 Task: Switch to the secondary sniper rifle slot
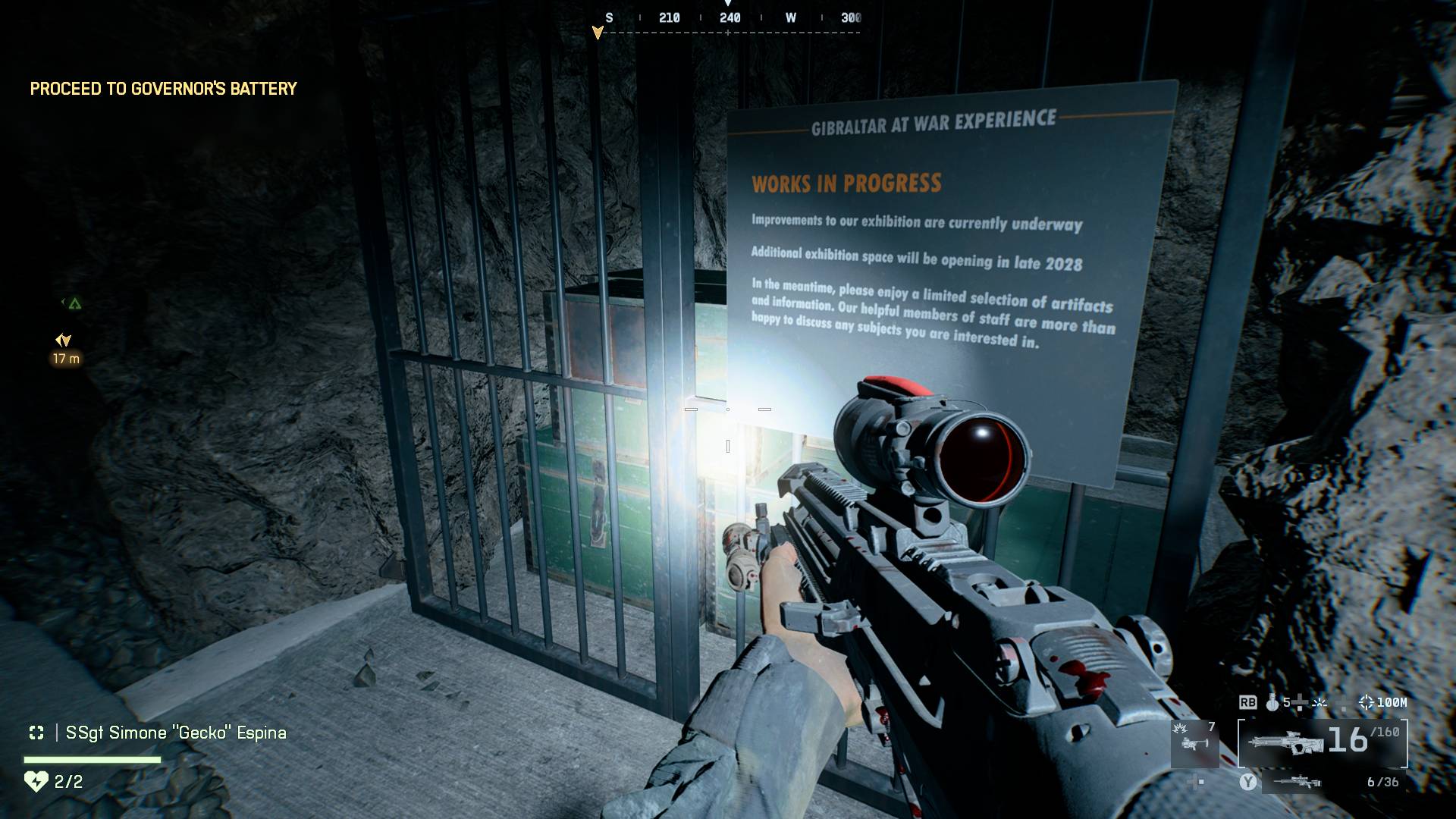[x=1296, y=782]
